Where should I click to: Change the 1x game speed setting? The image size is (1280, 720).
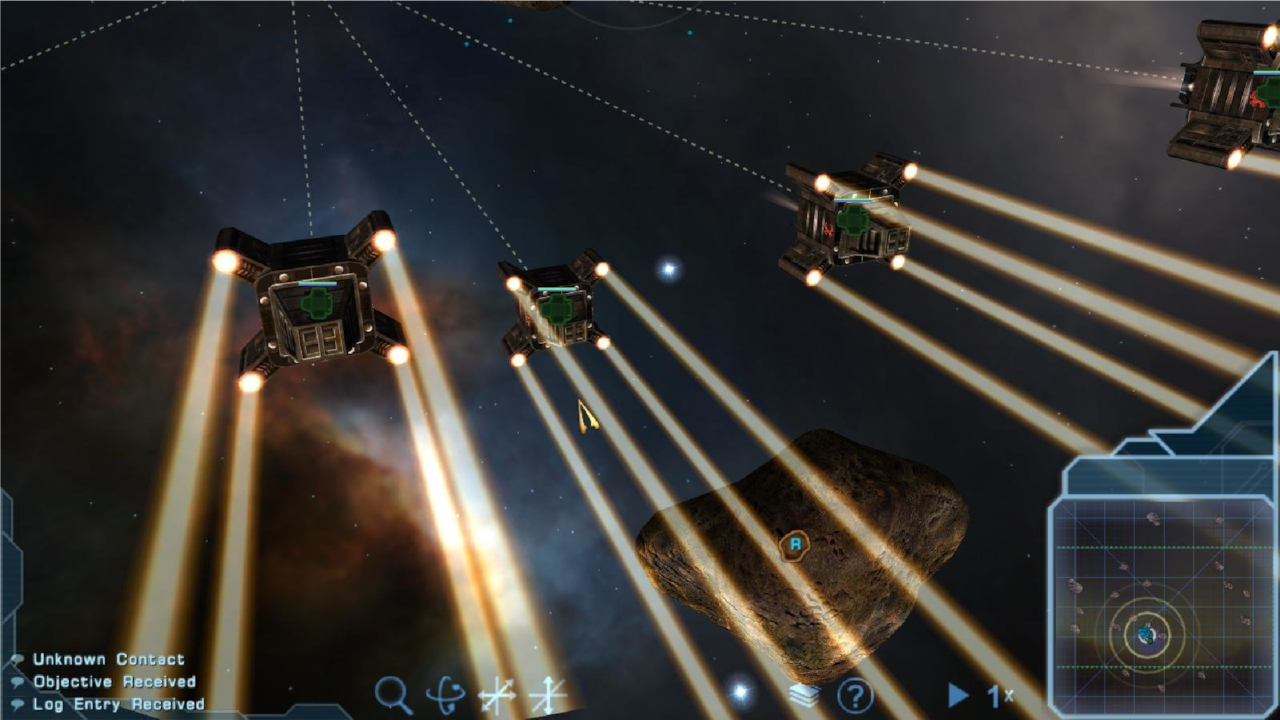pos(1001,695)
